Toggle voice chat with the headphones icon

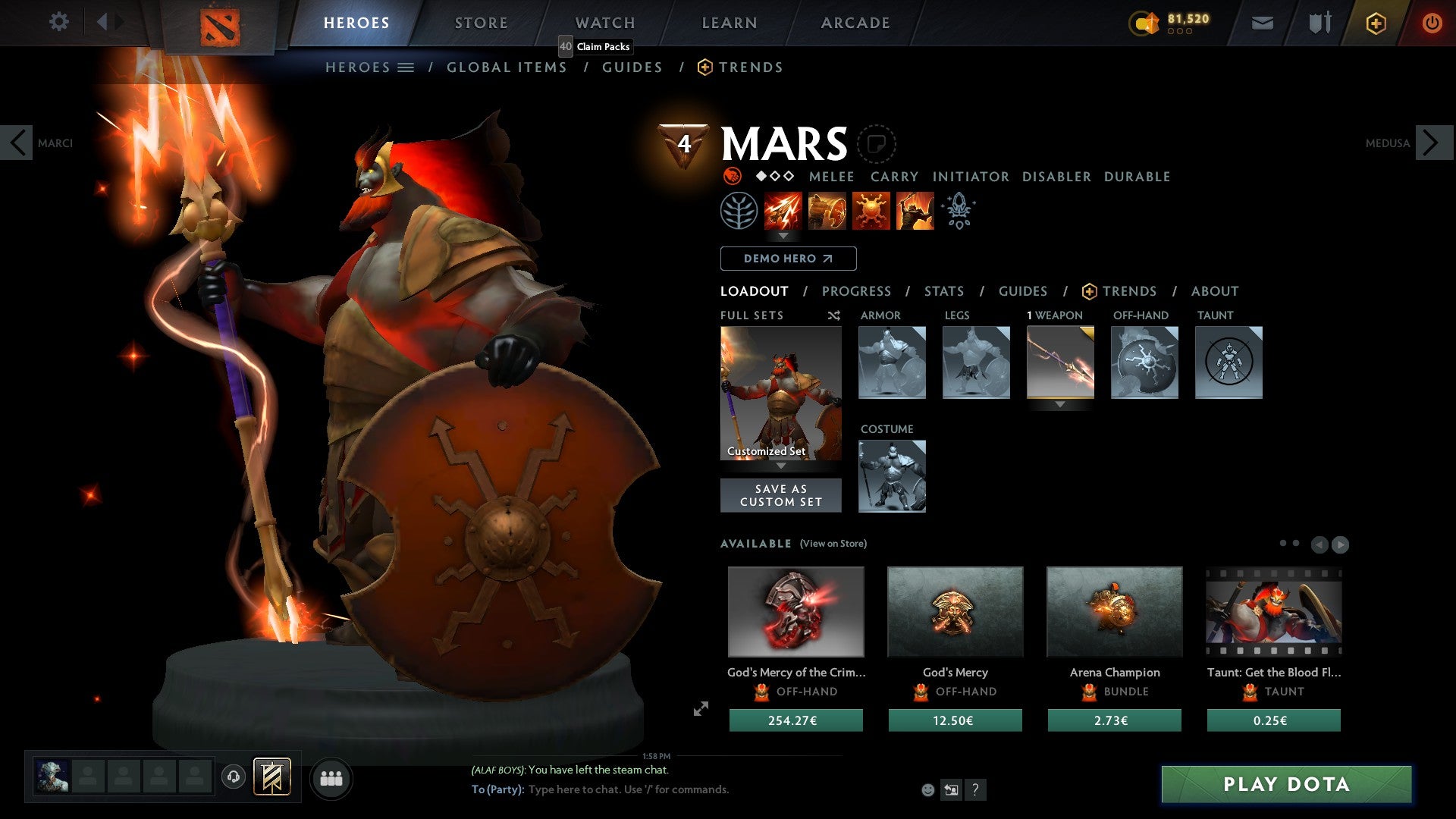[x=234, y=778]
